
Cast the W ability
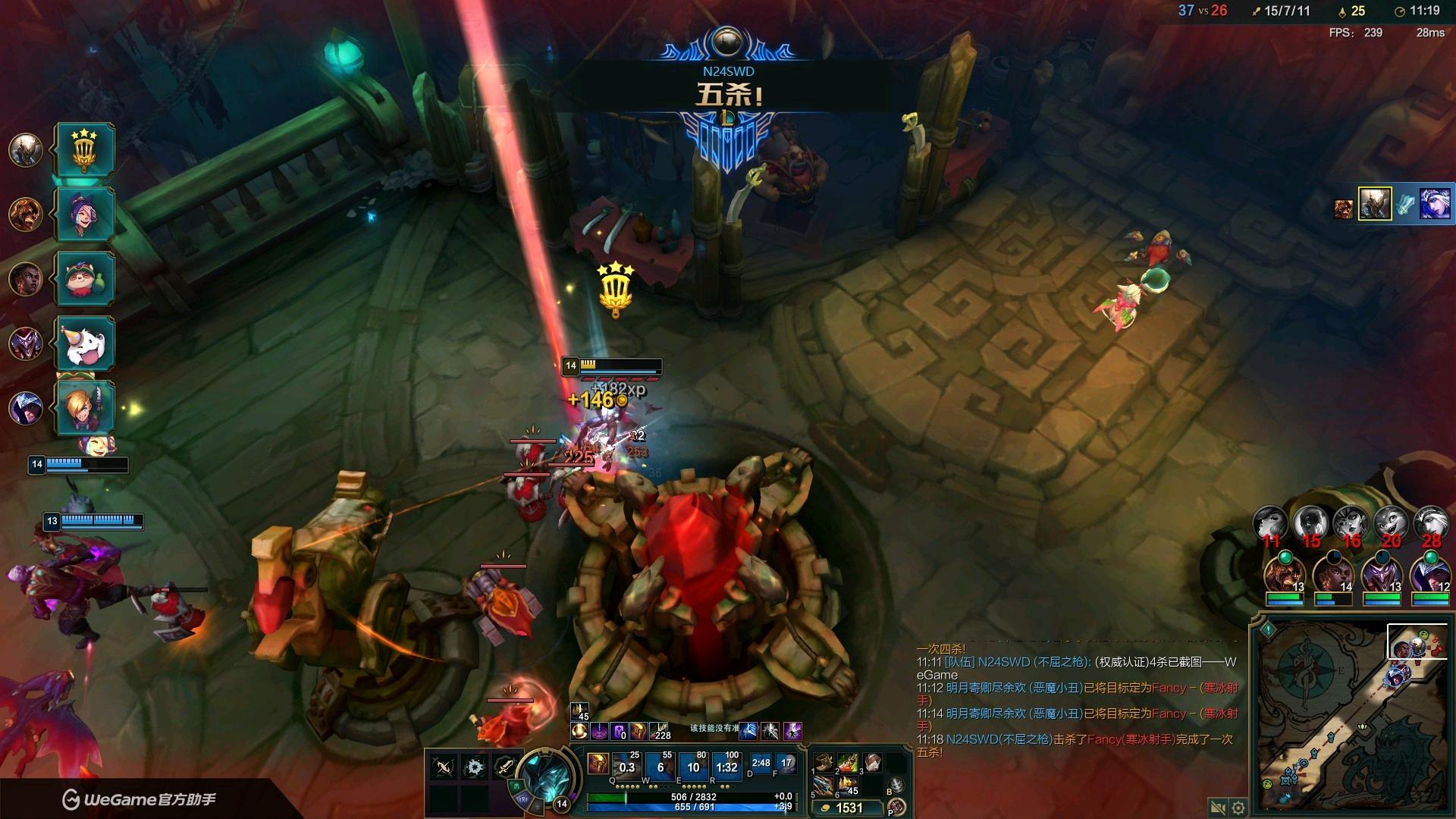coord(660,766)
